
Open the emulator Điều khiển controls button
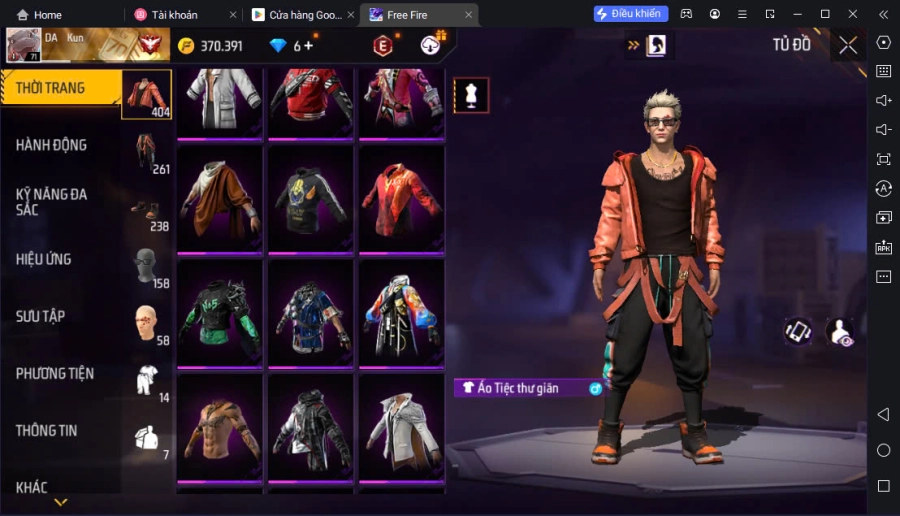(x=630, y=14)
